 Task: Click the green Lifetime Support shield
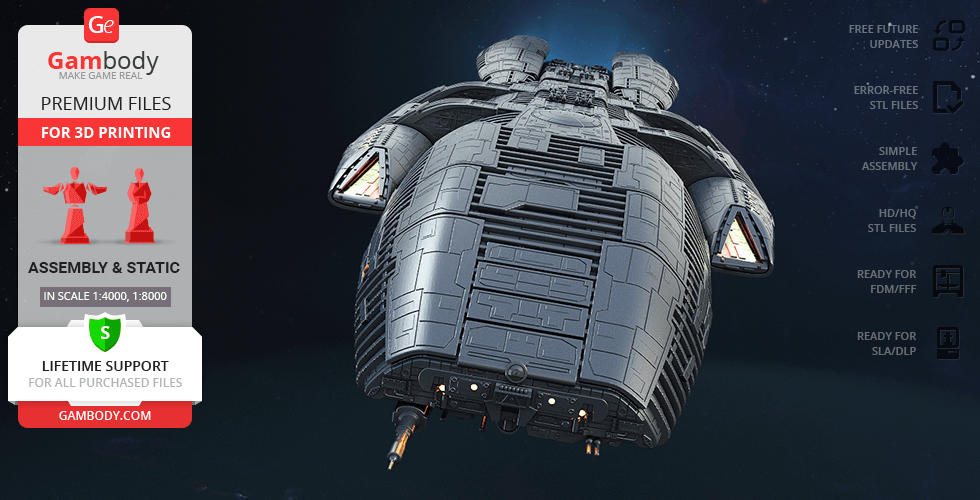[x=105, y=331]
